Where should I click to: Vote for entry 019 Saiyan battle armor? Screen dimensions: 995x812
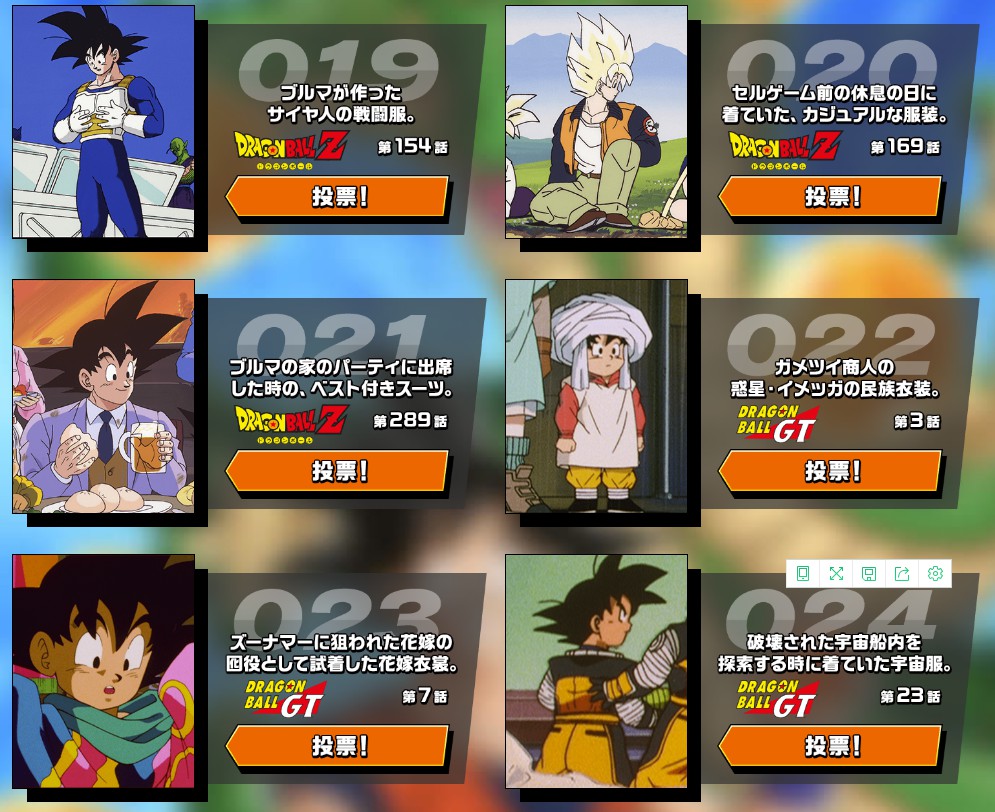(x=338, y=196)
